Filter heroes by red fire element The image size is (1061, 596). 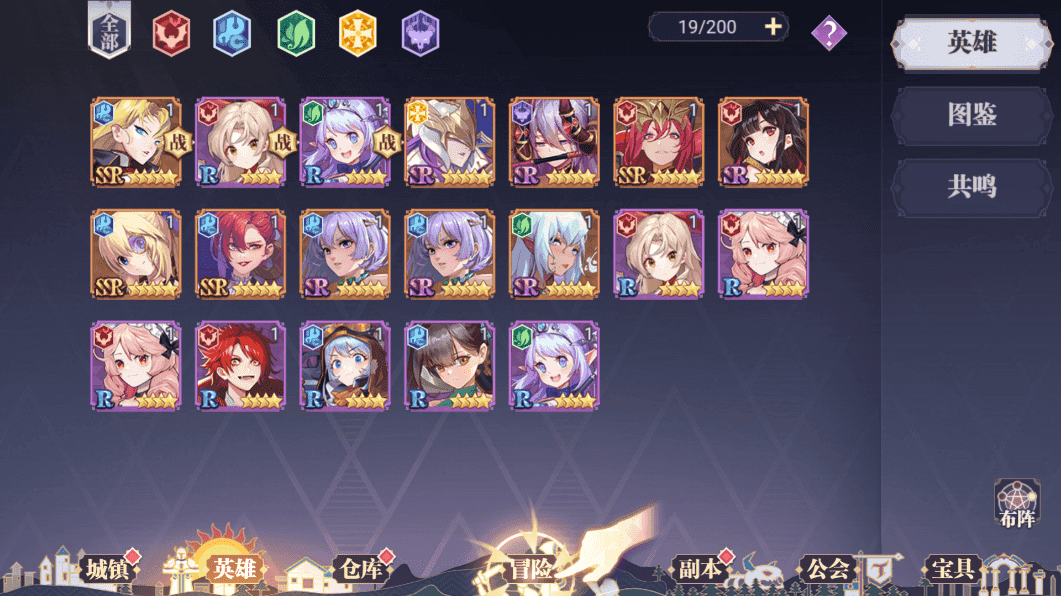pyautogui.click(x=171, y=34)
